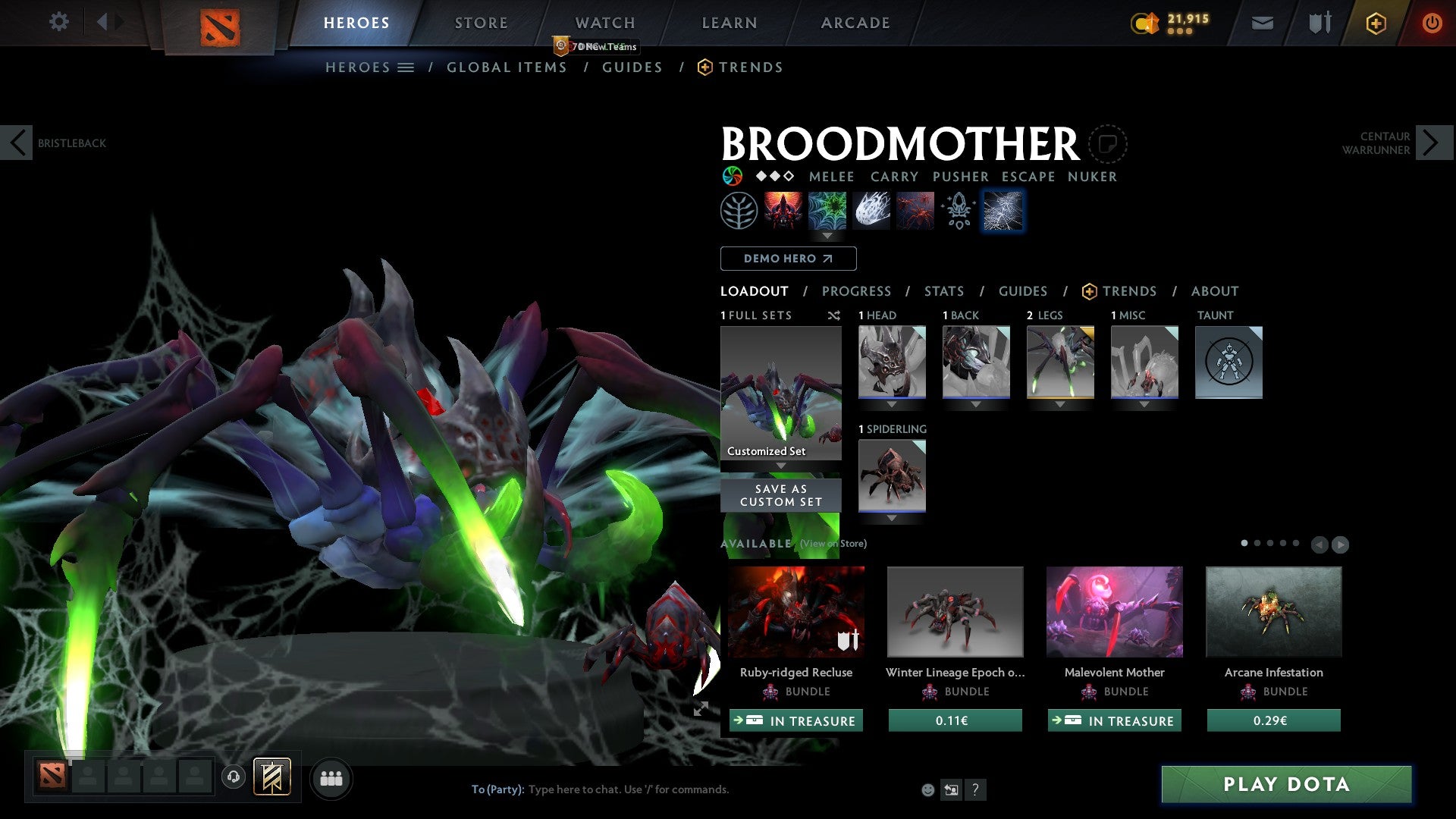Viewport: 1456px width, 819px height.
Task: Switch to the Progress tab
Action: point(857,290)
